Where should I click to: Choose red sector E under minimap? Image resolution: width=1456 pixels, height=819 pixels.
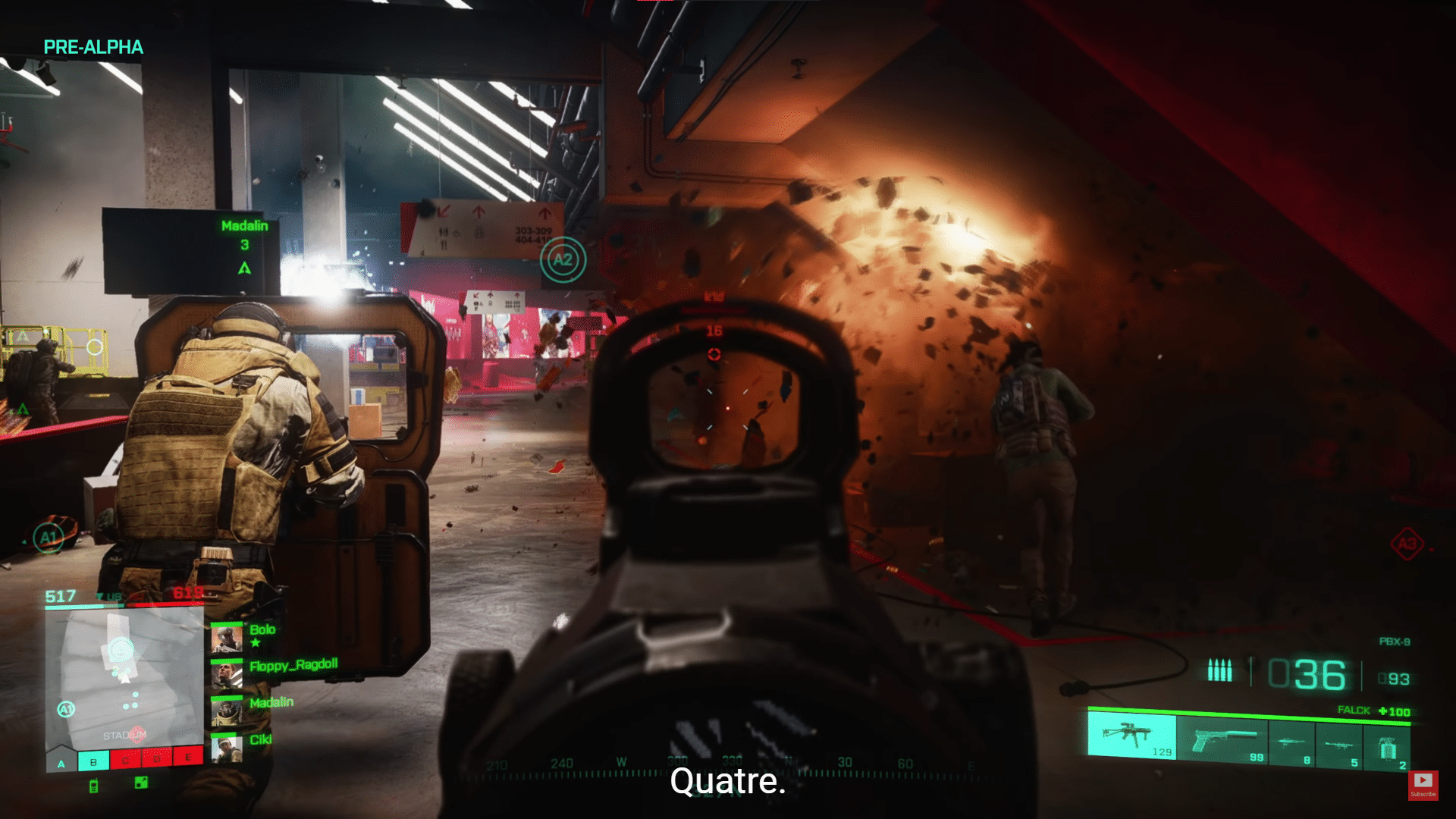pyautogui.click(x=188, y=755)
